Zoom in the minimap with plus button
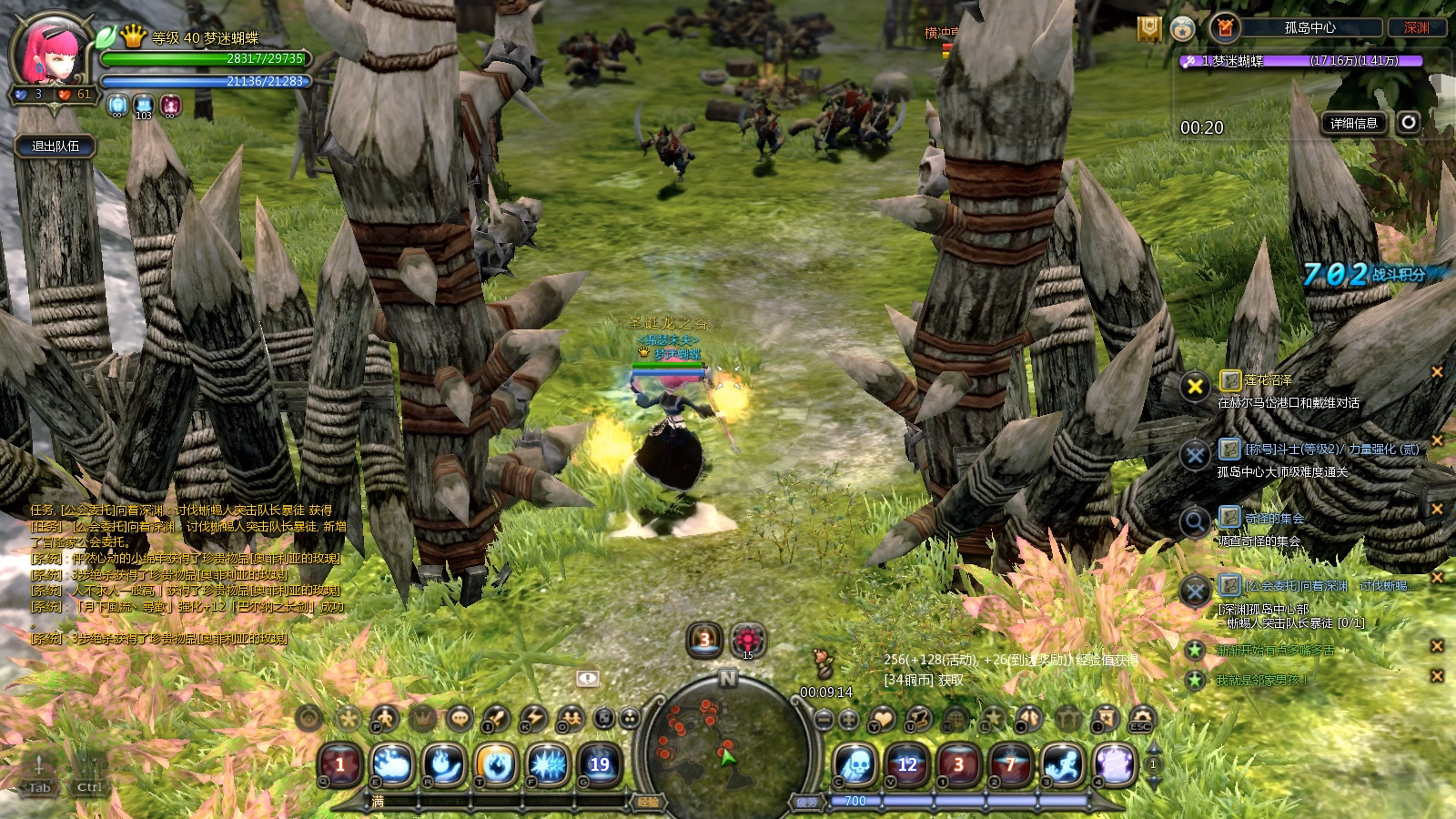Screen dimensions: 1456x819 click(x=849, y=720)
